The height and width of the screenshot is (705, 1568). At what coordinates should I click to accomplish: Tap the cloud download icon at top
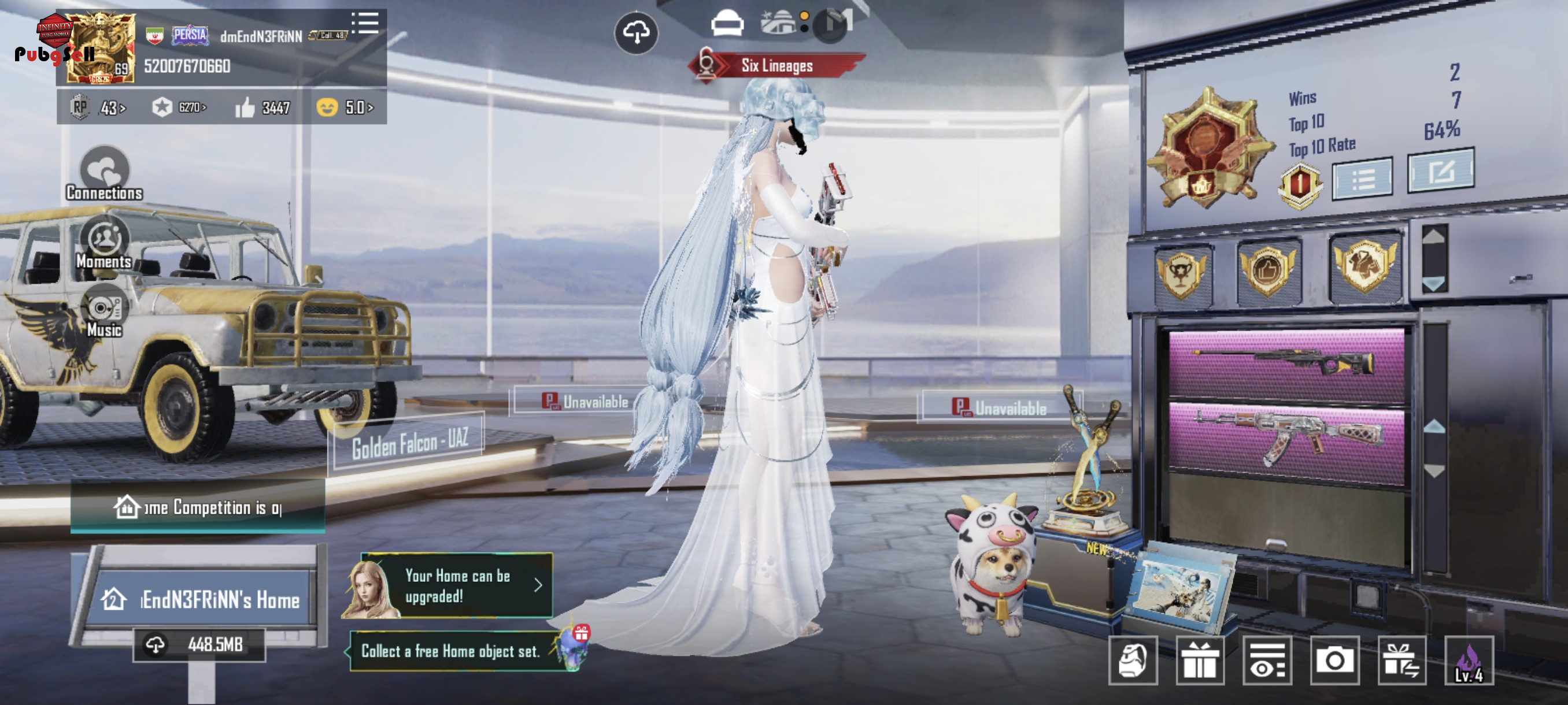tap(635, 32)
